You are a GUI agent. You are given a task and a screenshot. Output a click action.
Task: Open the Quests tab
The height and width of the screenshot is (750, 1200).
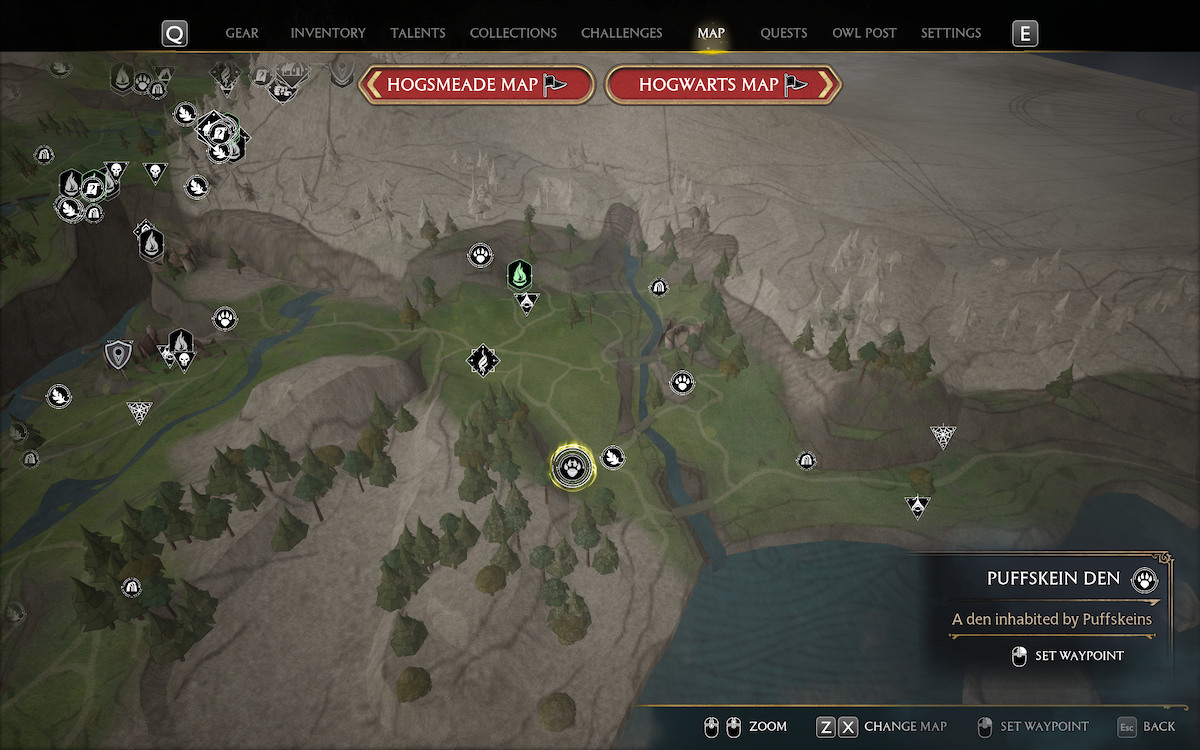(x=784, y=33)
